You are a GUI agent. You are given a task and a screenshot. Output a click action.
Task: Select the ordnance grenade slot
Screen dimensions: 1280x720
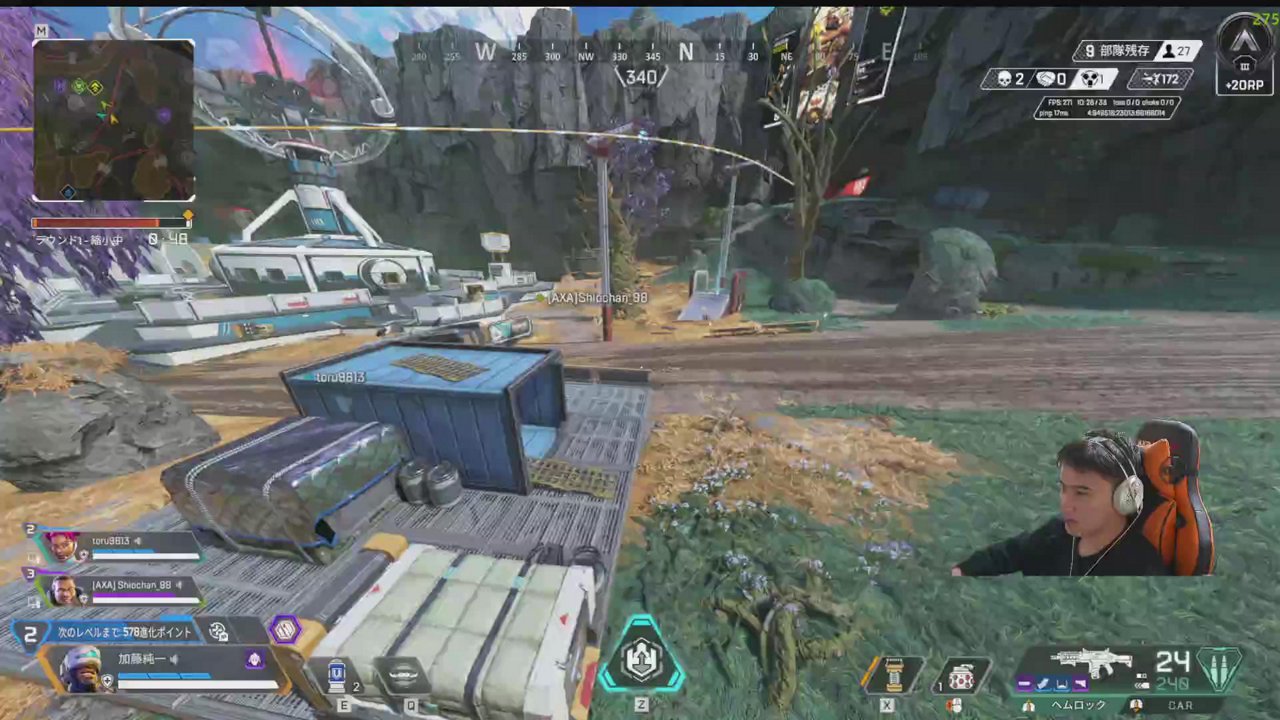891,675
